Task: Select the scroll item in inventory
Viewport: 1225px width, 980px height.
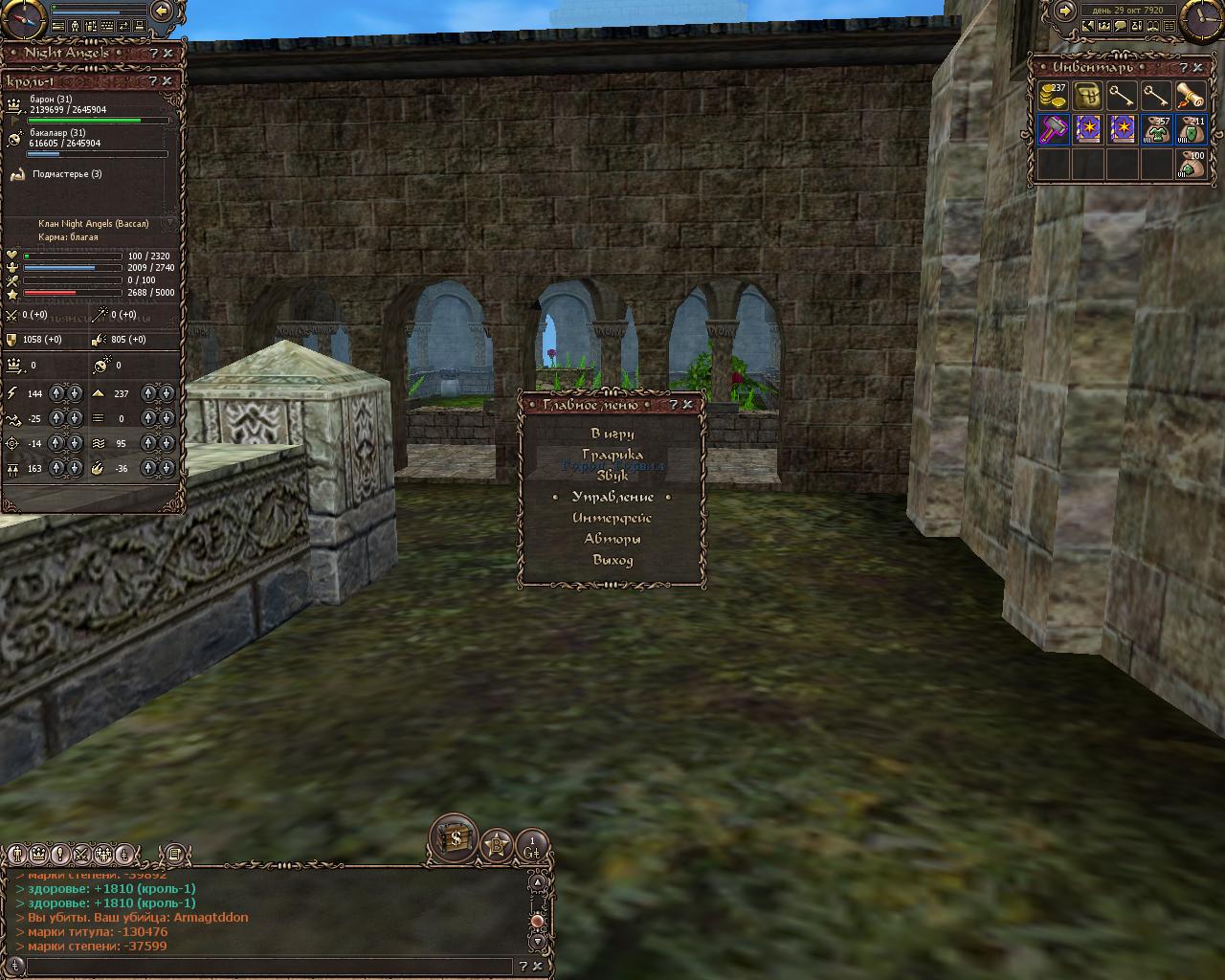Action: [x=1191, y=96]
